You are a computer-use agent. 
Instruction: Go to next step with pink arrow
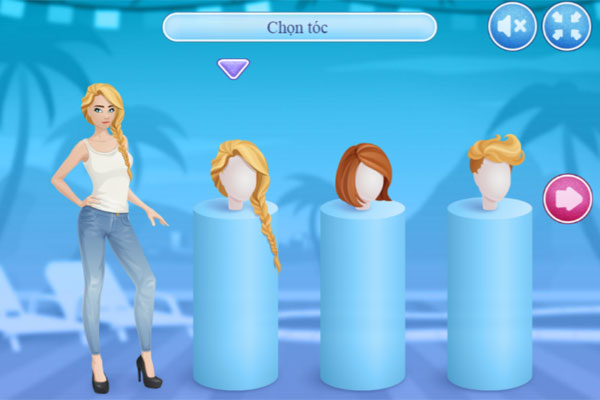coord(567,199)
